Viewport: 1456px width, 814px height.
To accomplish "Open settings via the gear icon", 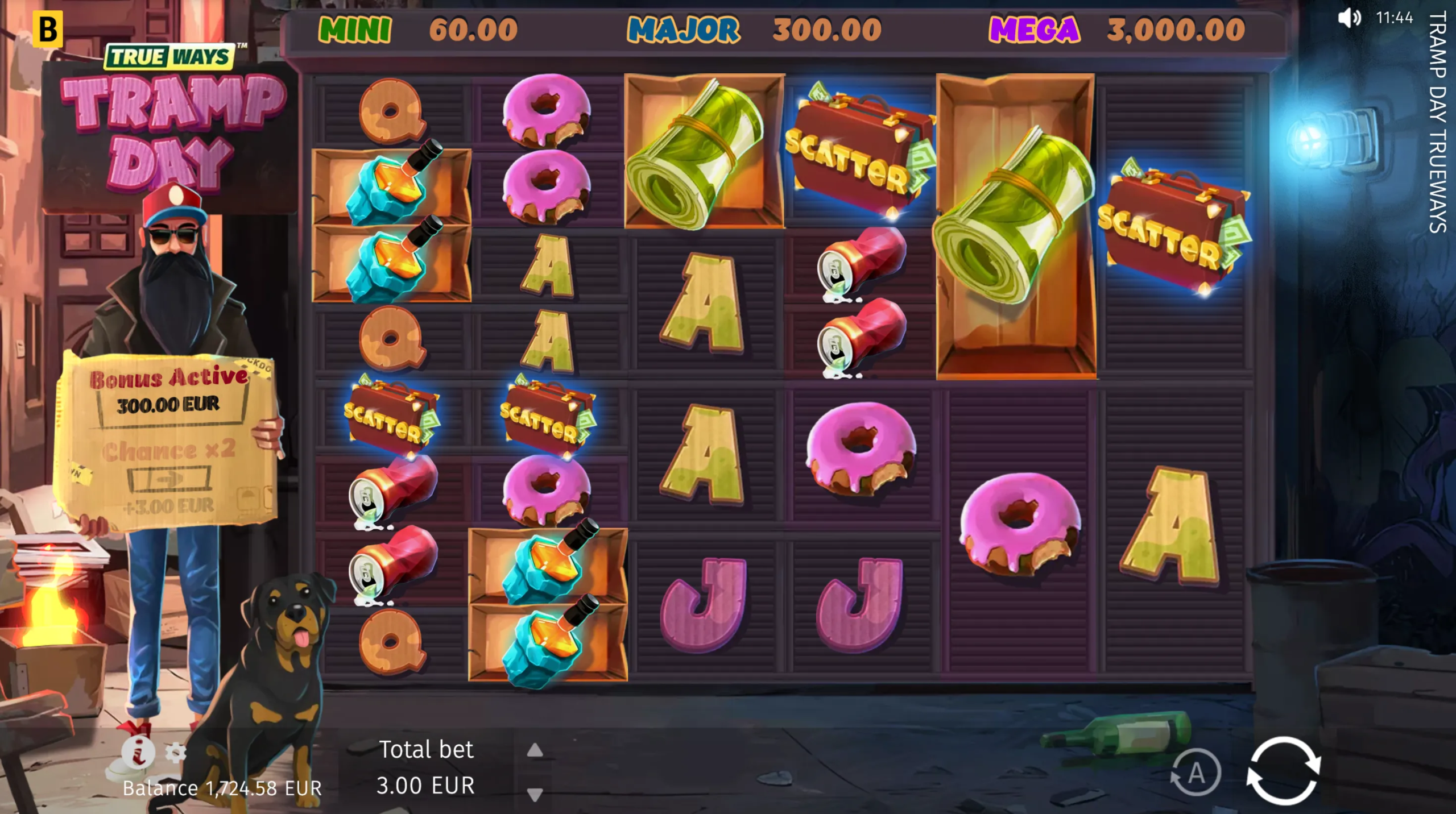I will [x=176, y=753].
